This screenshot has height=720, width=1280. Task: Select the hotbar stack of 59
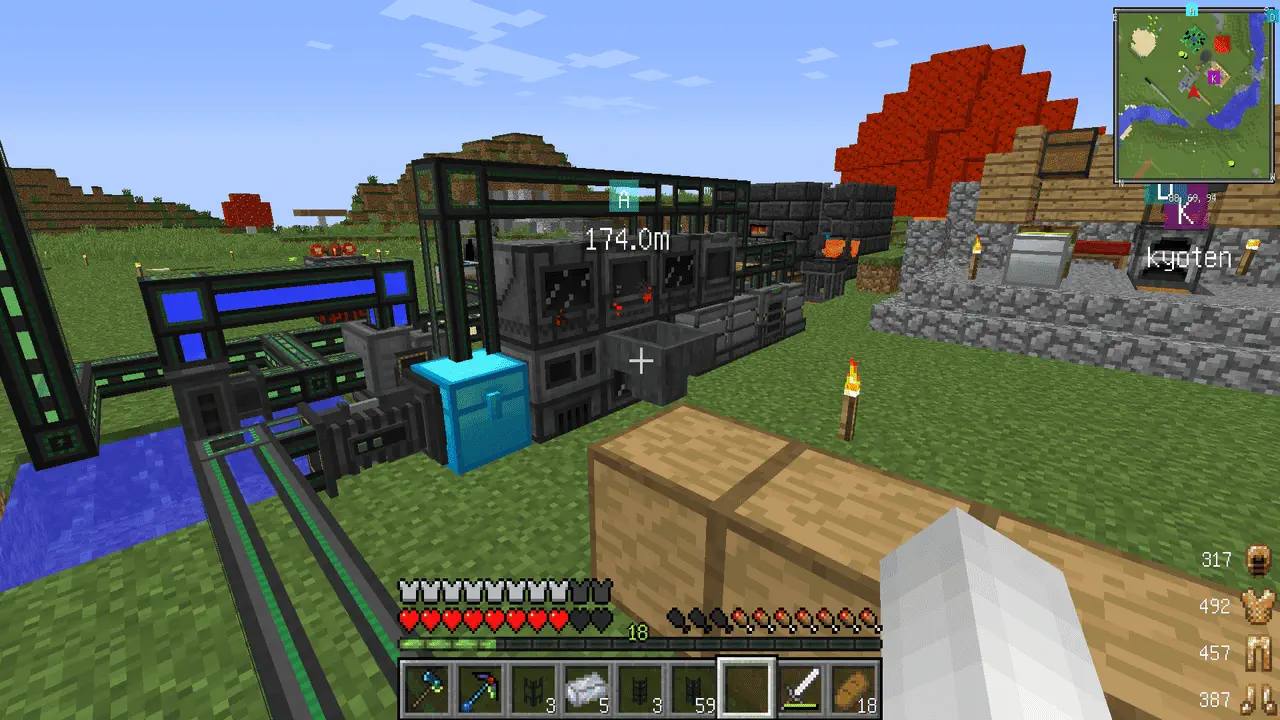click(694, 689)
